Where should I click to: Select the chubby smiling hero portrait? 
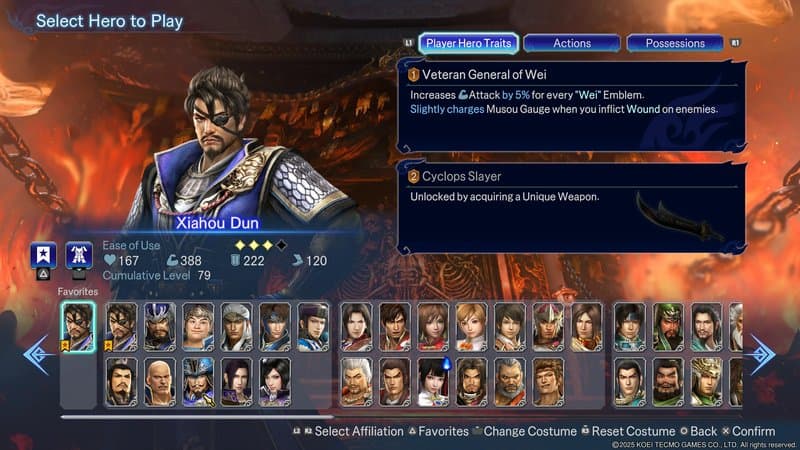coord(198,327)
